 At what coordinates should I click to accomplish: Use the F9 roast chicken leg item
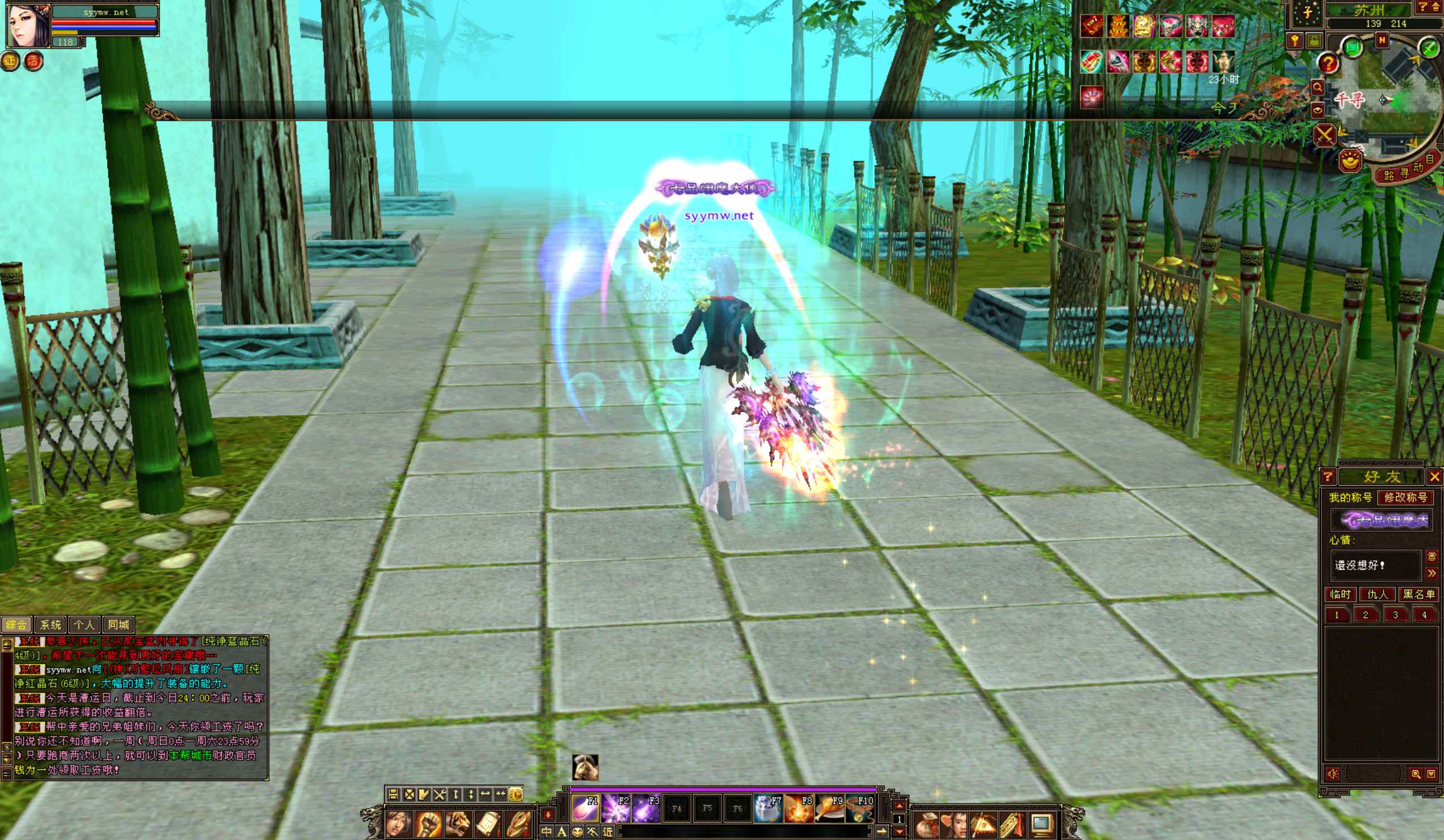point(828,808)
